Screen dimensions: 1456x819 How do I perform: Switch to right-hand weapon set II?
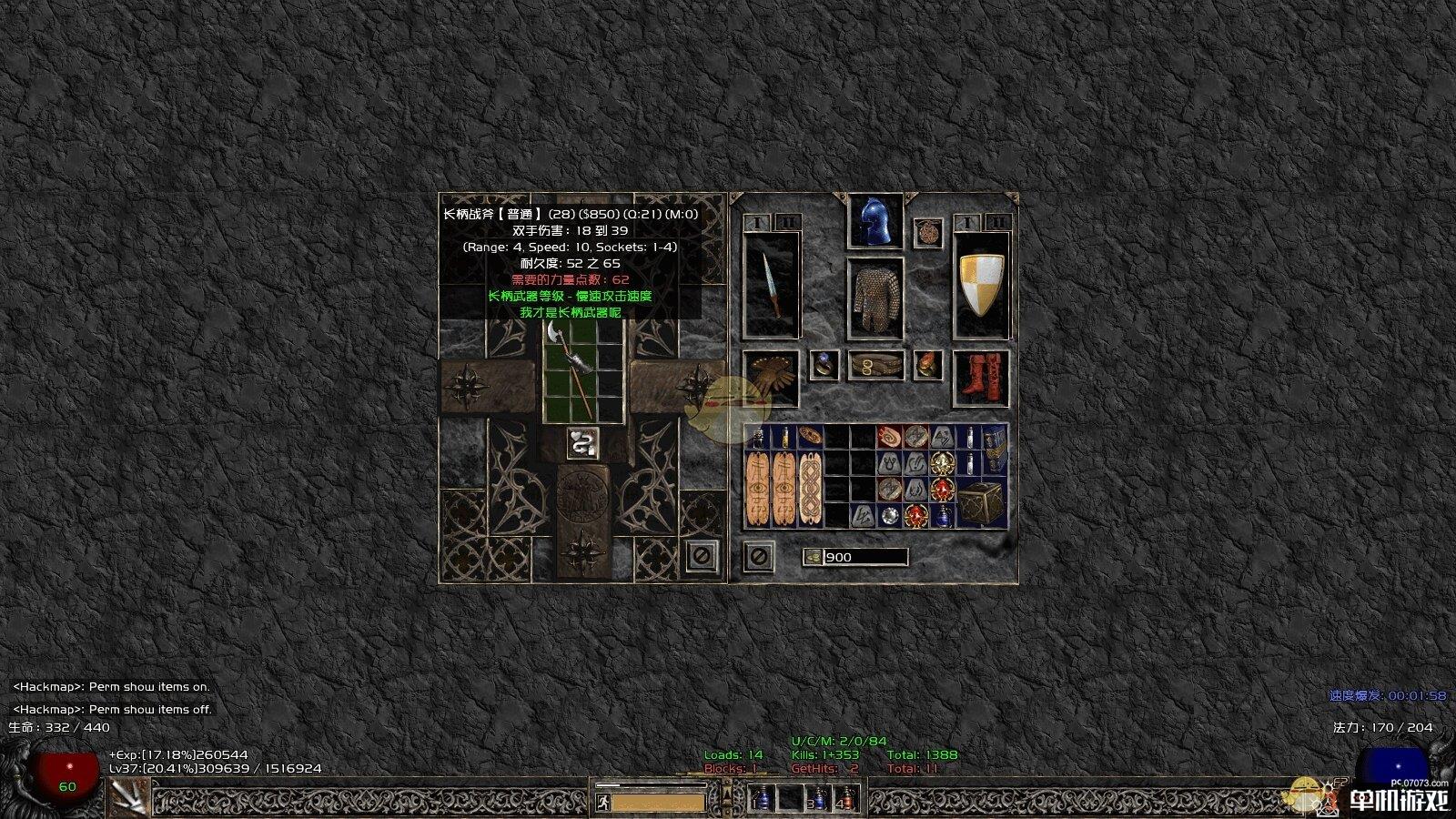click(998, 222)
